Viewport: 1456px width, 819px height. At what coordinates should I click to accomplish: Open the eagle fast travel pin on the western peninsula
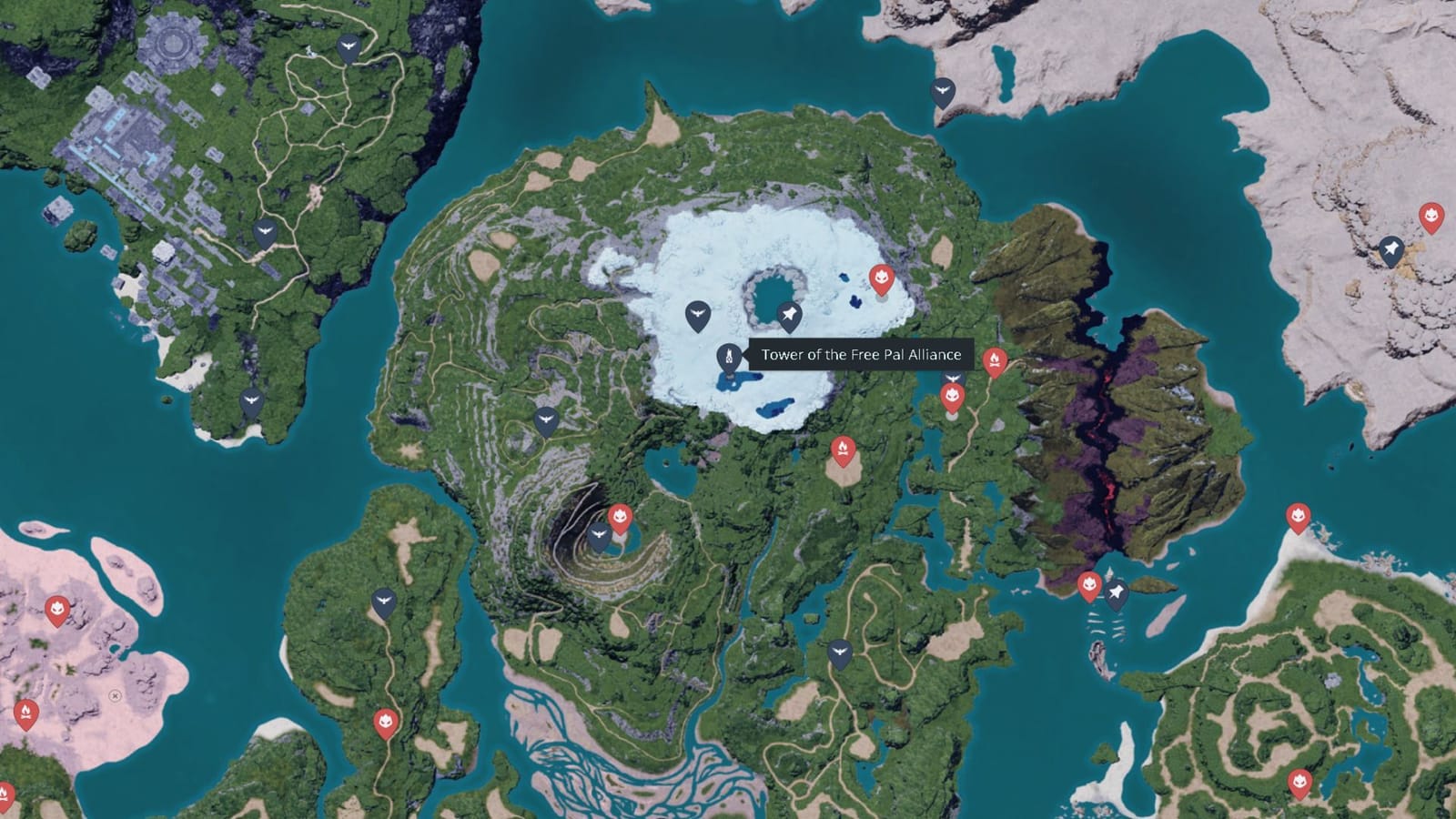click(253, 399)
